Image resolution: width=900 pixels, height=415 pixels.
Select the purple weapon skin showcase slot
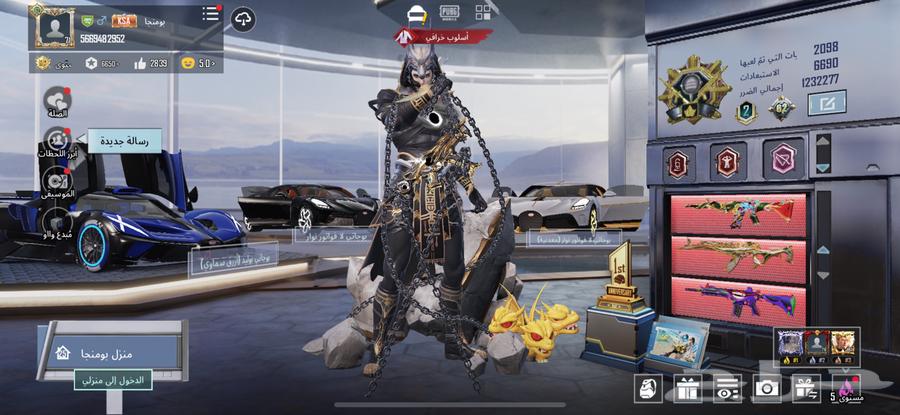pos(739,300)
